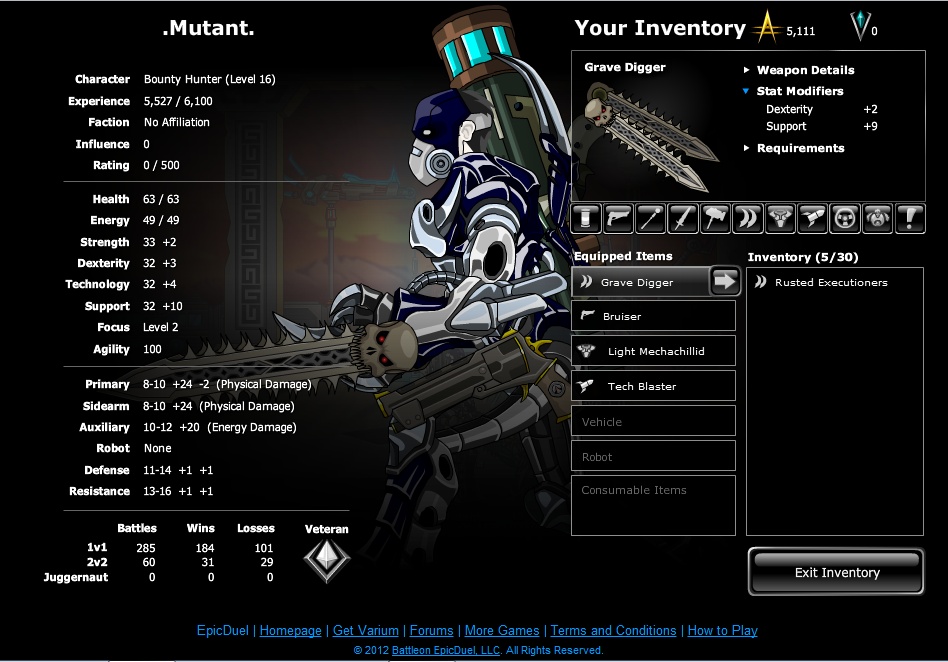Select the equipped Tech Blaster
948x662 pixels.
tap(654, 386)
